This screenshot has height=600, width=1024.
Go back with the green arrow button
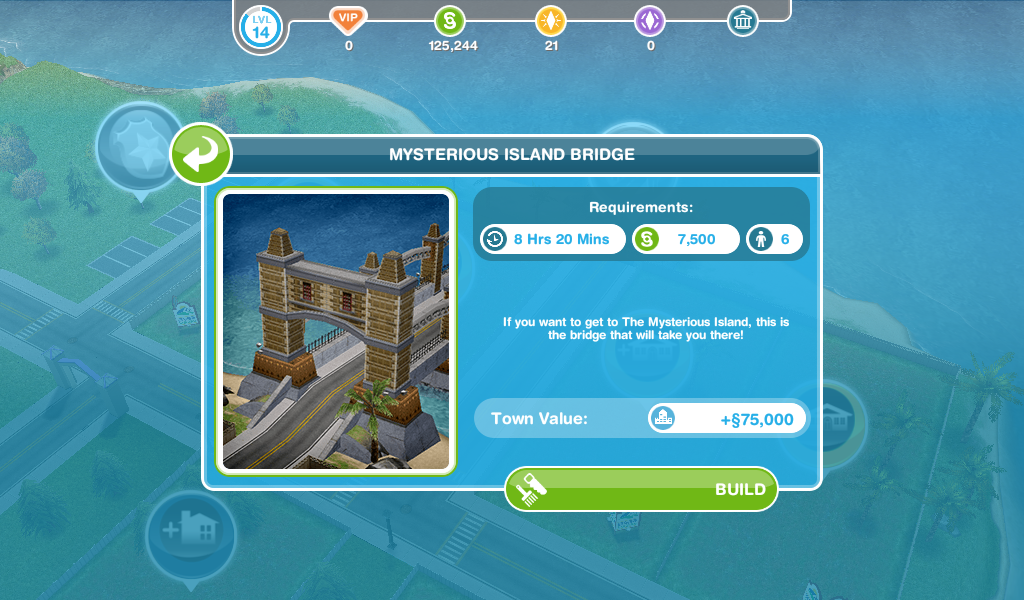click(201, 155)
